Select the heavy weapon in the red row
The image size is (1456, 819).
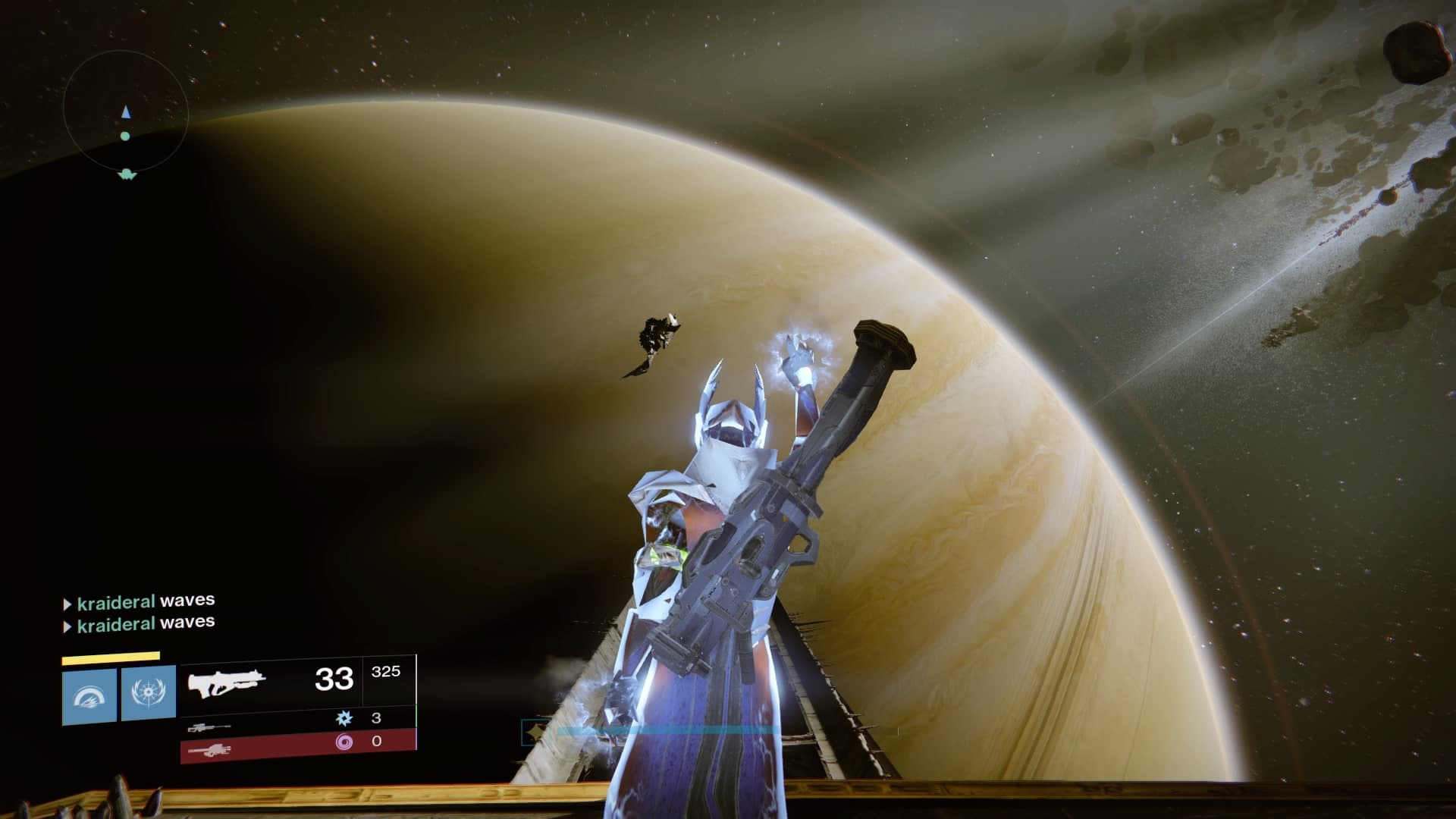tap(209, 749)
